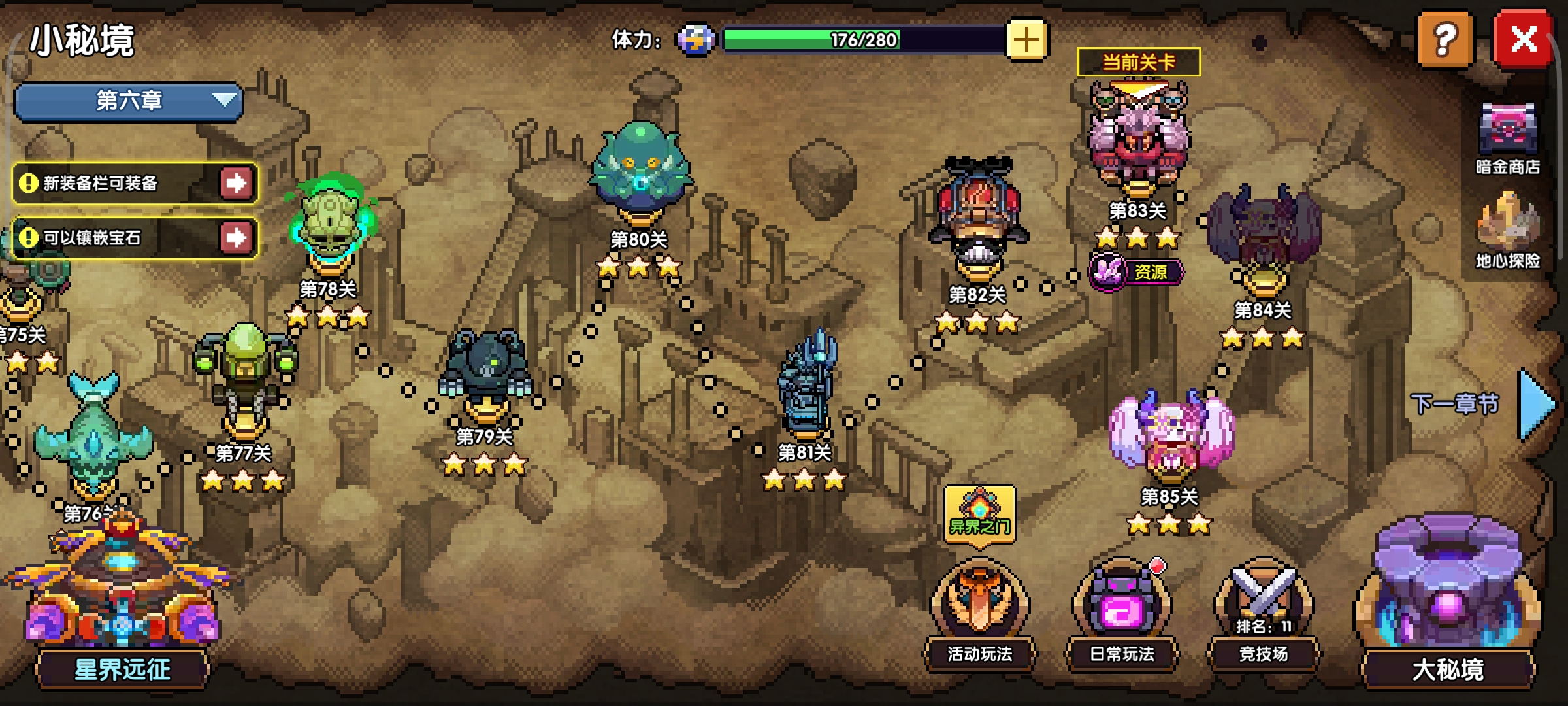1568x706 pixels.
Task: Tap the 资源 resource tag
Action: (1137, 271)
